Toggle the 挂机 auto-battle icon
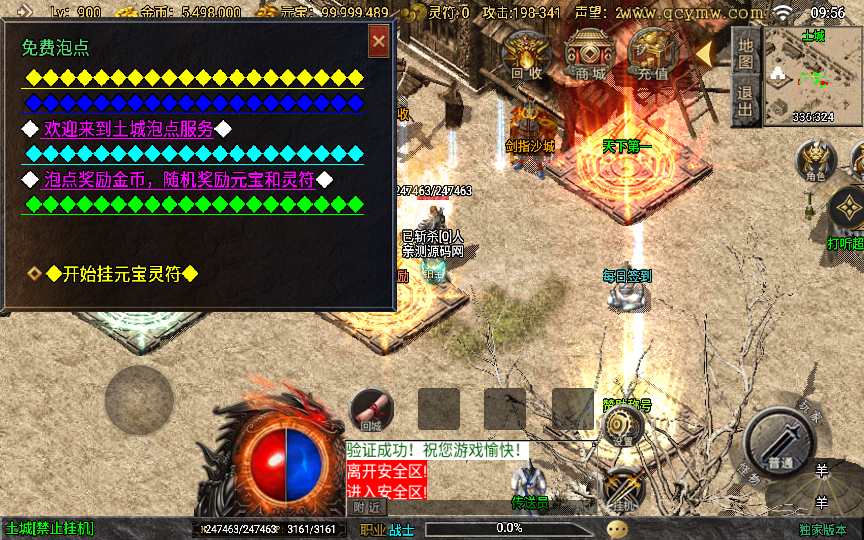Screen dimensions: 864x540 click(x=623, y=487)
